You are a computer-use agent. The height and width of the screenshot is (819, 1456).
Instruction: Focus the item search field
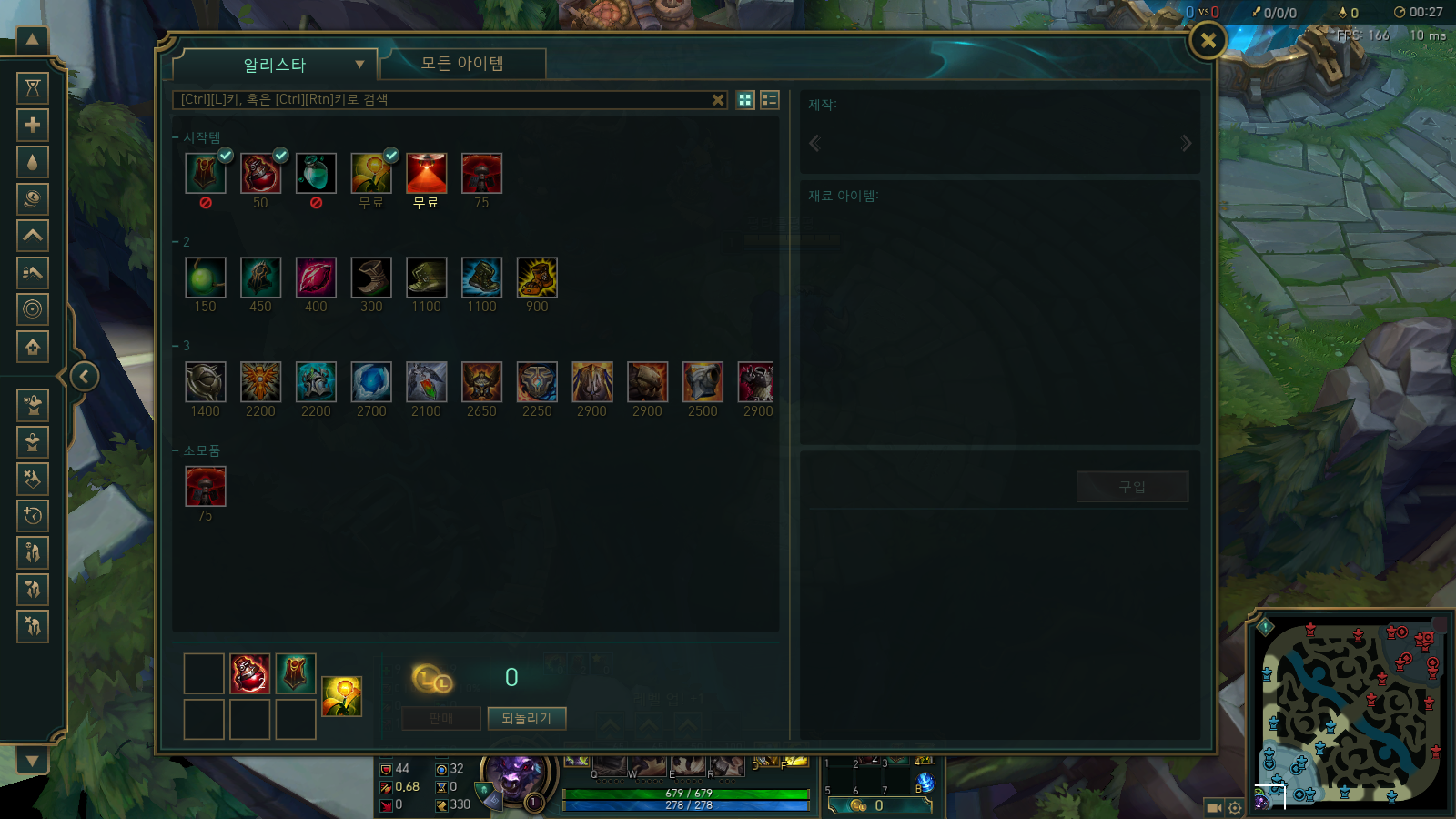[x=441, y=99]
